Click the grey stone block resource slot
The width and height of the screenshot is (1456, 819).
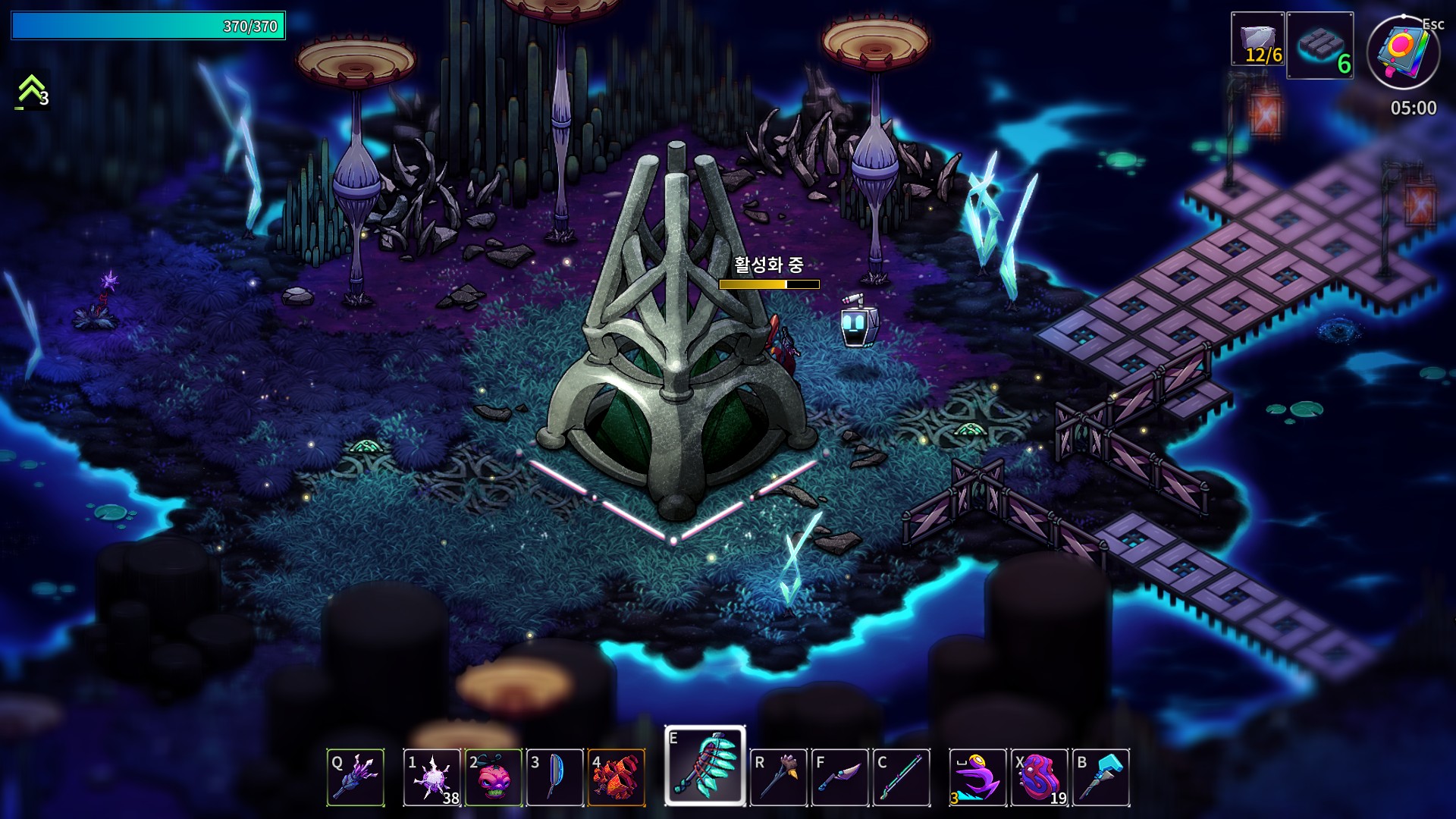pos(1258,39)
